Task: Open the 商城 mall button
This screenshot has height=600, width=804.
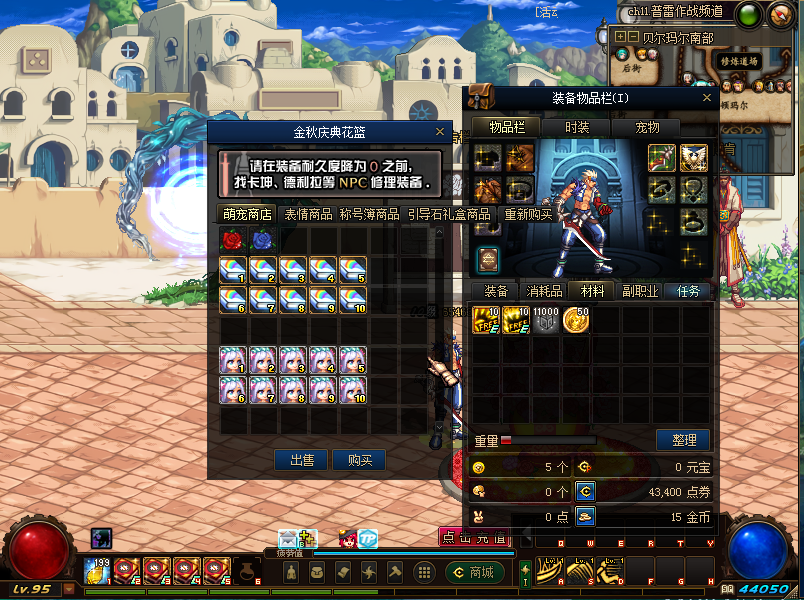Action: click(x=473, y=572)
